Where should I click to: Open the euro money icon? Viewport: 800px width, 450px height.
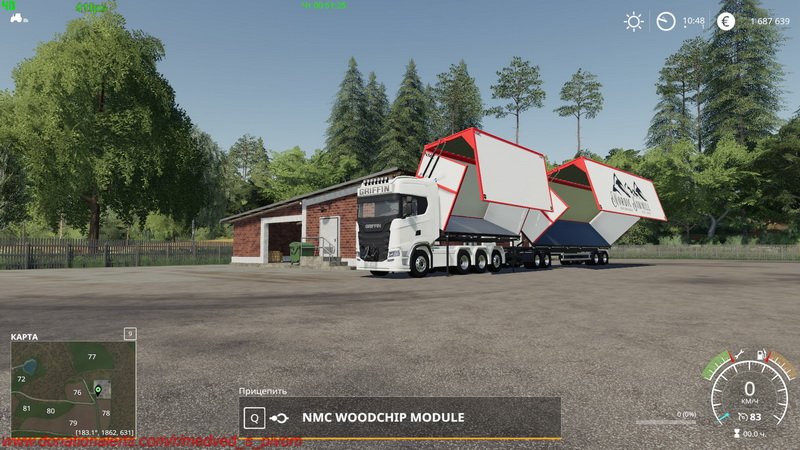(726, 21)
